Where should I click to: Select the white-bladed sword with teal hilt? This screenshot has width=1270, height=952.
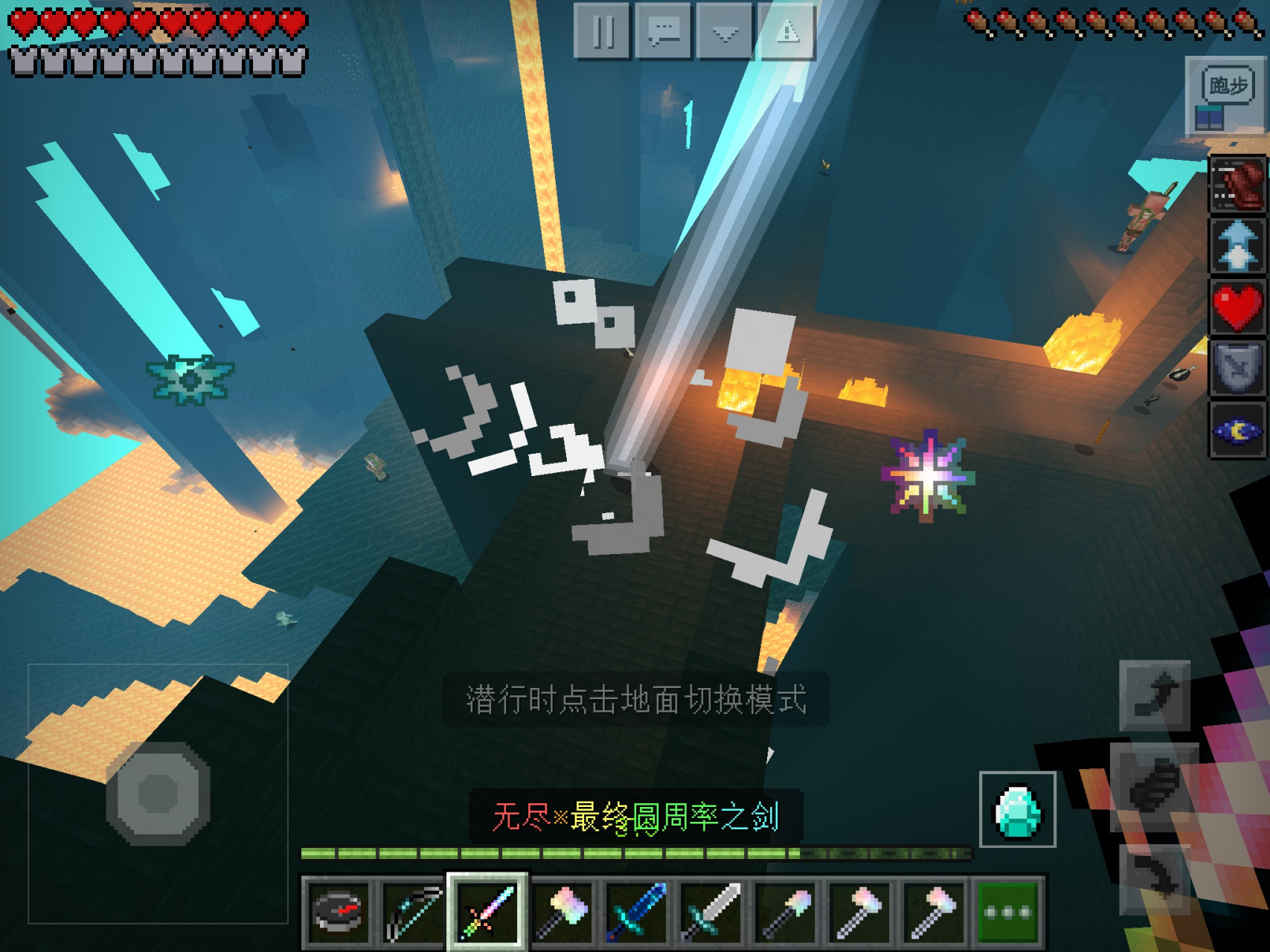(711, 911)
